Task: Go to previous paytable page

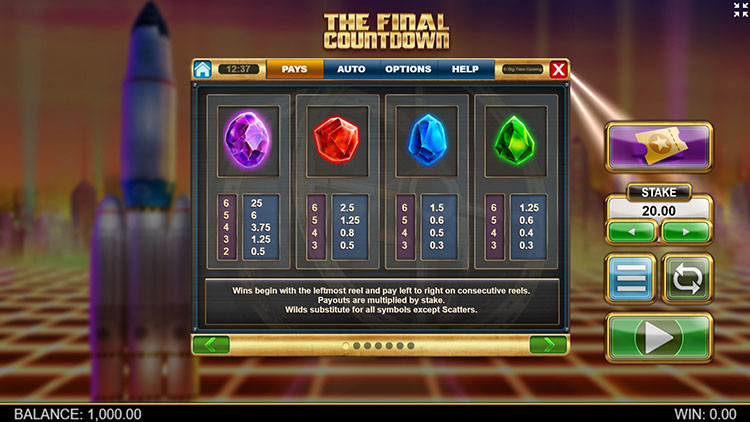Action: [x=211, y=345]
